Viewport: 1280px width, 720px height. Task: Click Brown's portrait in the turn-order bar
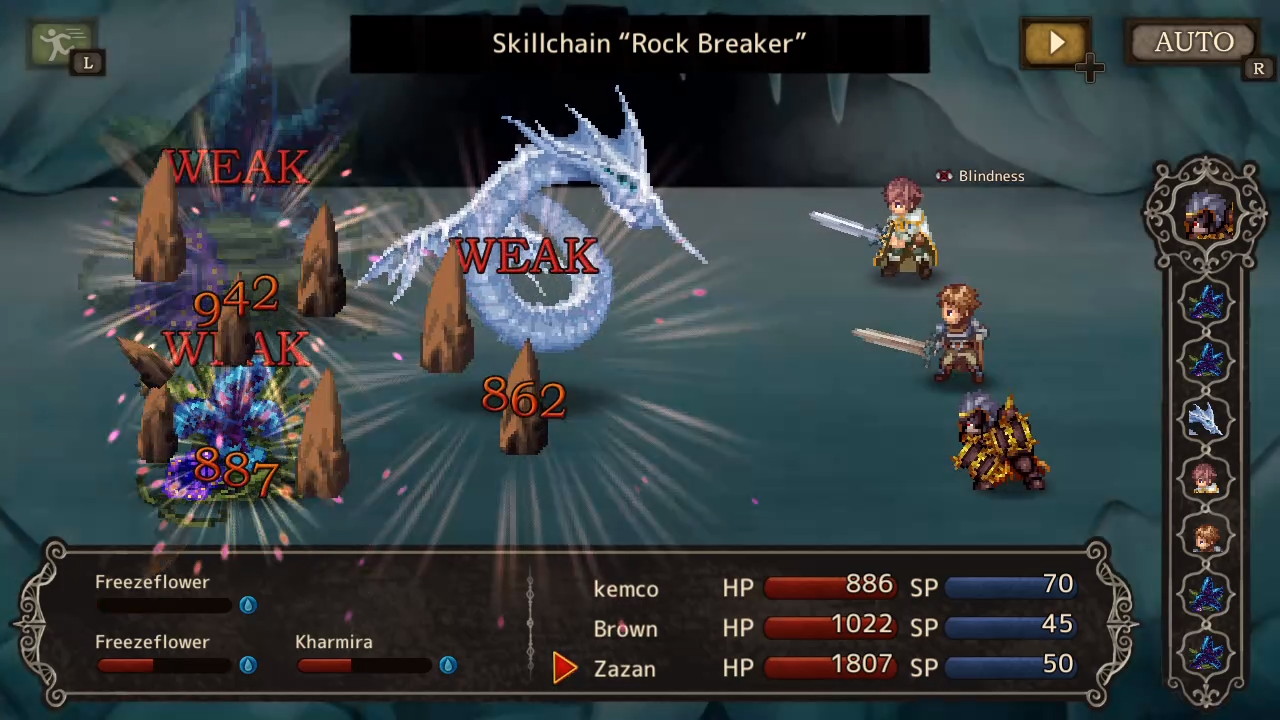(1207, 537)
